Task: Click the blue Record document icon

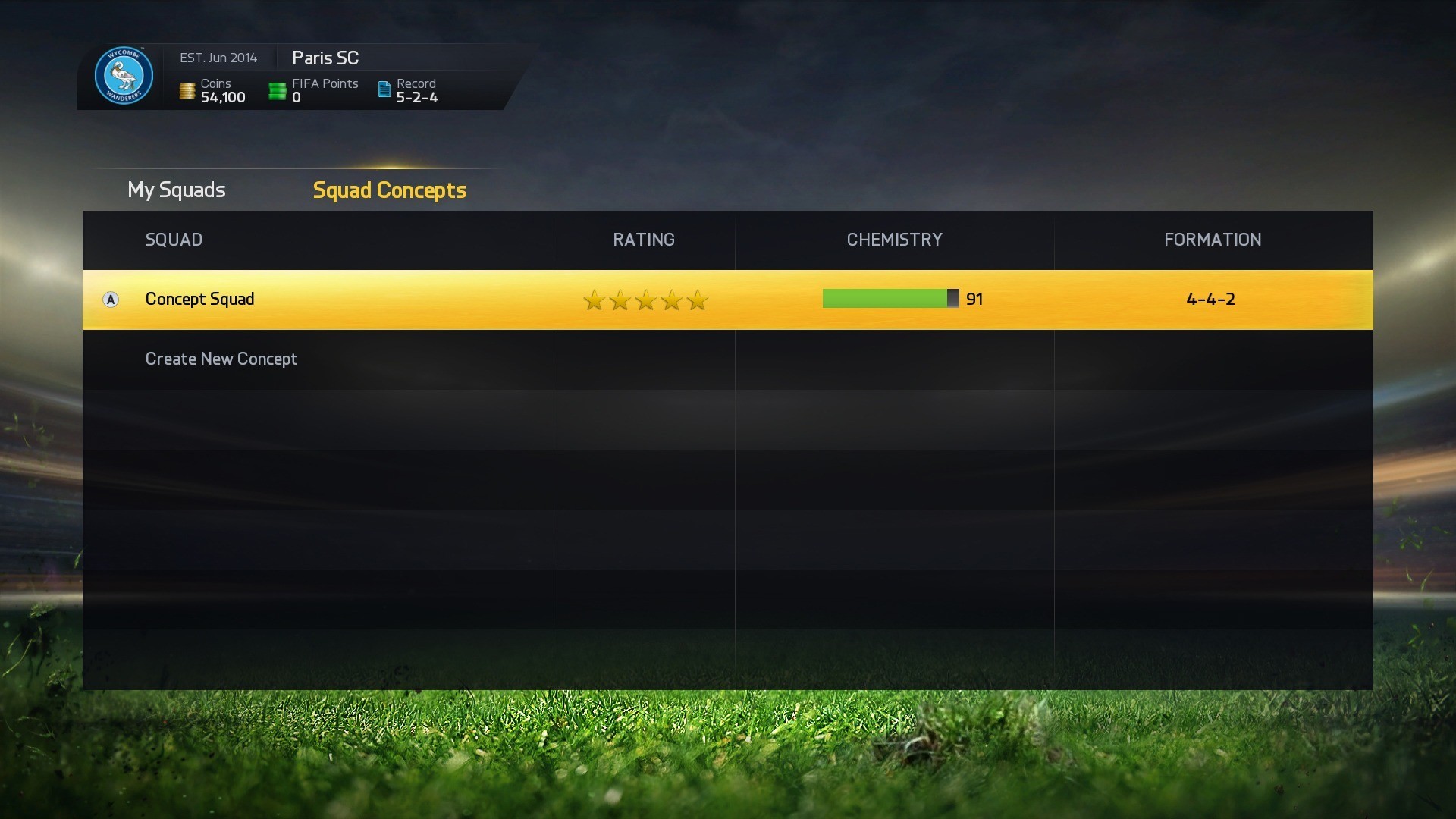Action: coord(382,89)
